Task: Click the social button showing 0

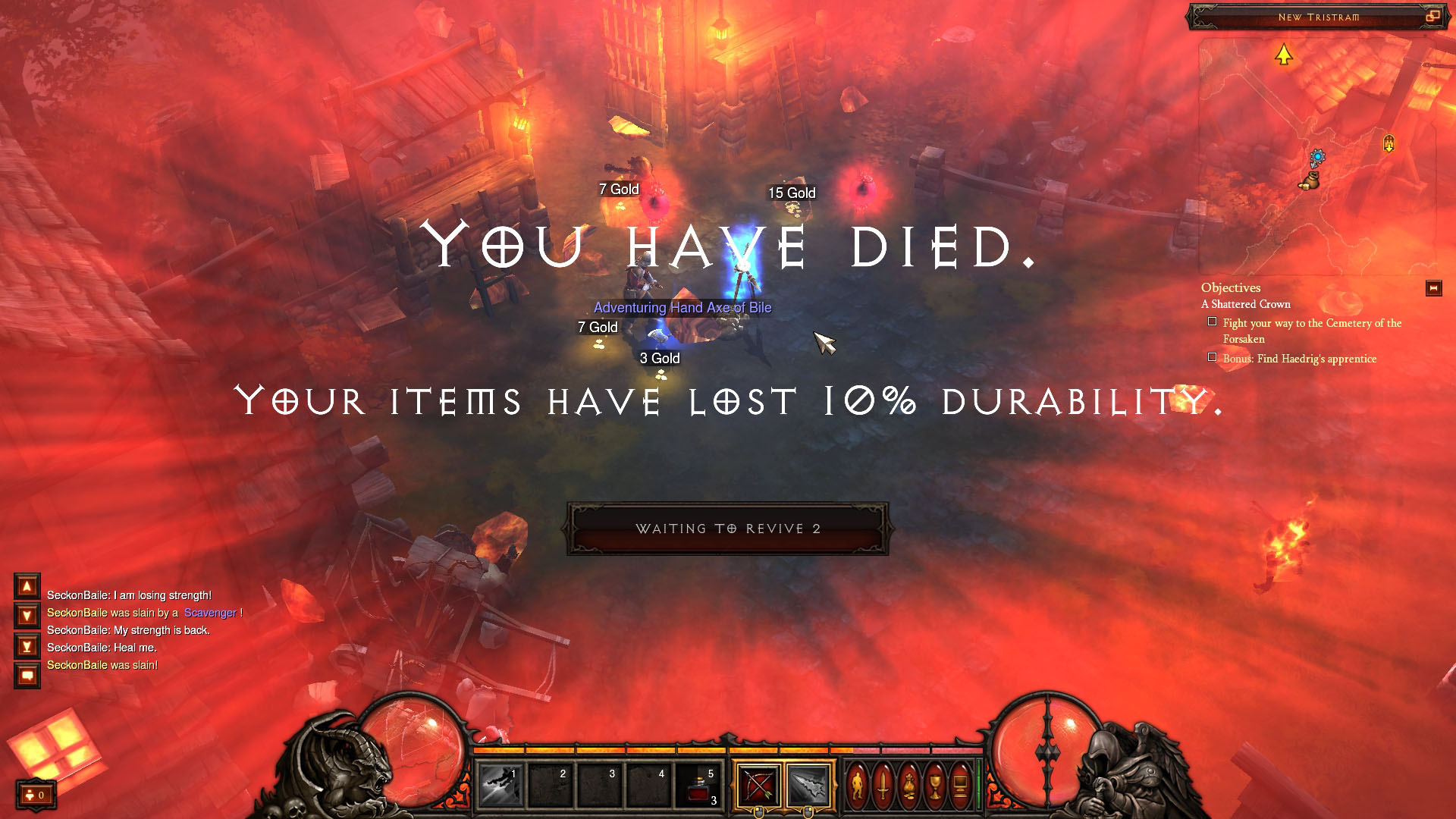Action: click(36, 795)
